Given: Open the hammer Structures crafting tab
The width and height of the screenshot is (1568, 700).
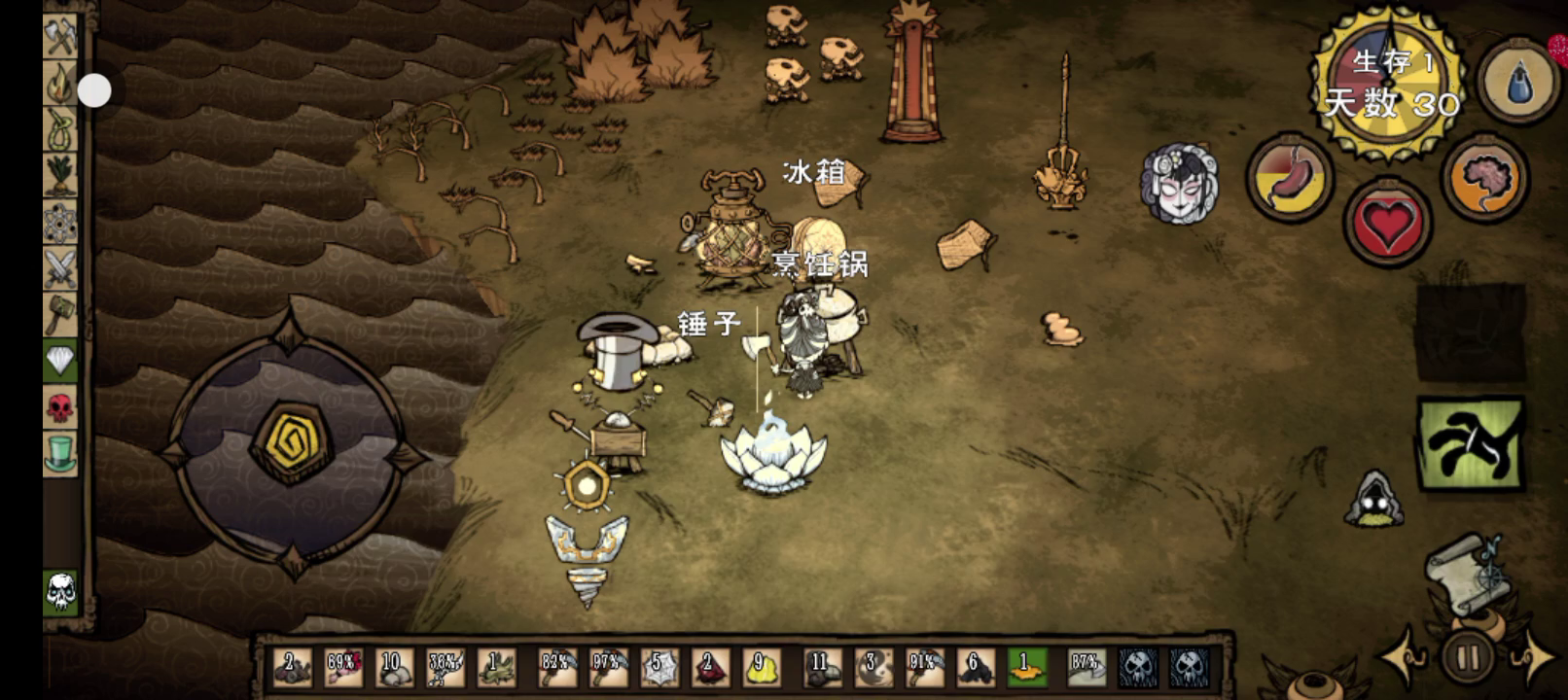Looking at the screenshot, I should tap(60, 315).
